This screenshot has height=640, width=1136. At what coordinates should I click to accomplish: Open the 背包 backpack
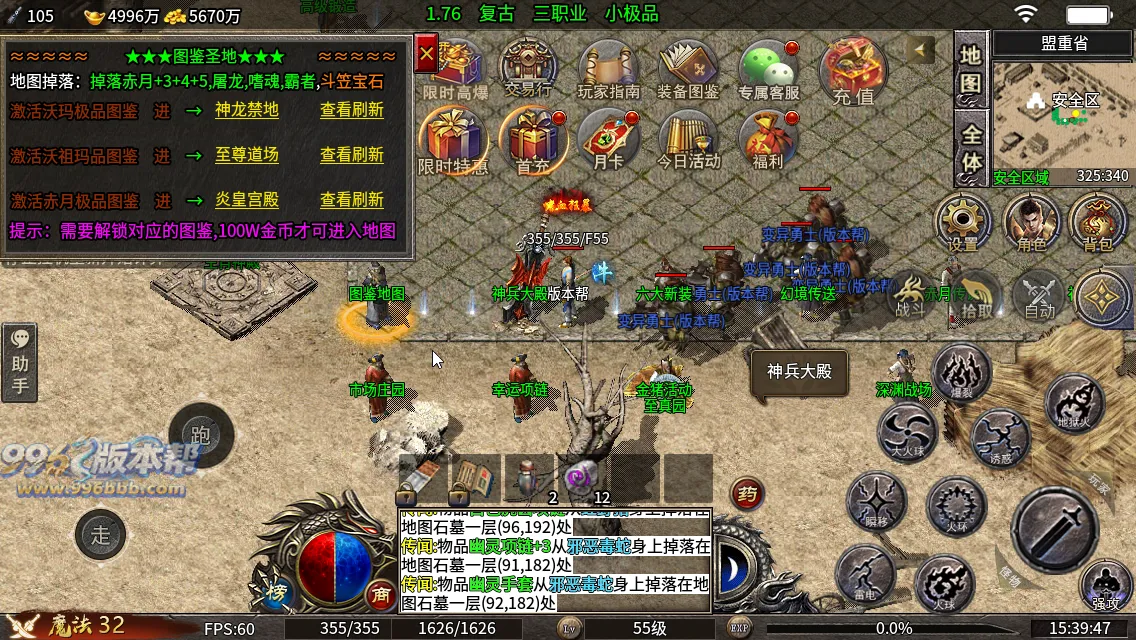(x=1098, y=224)
